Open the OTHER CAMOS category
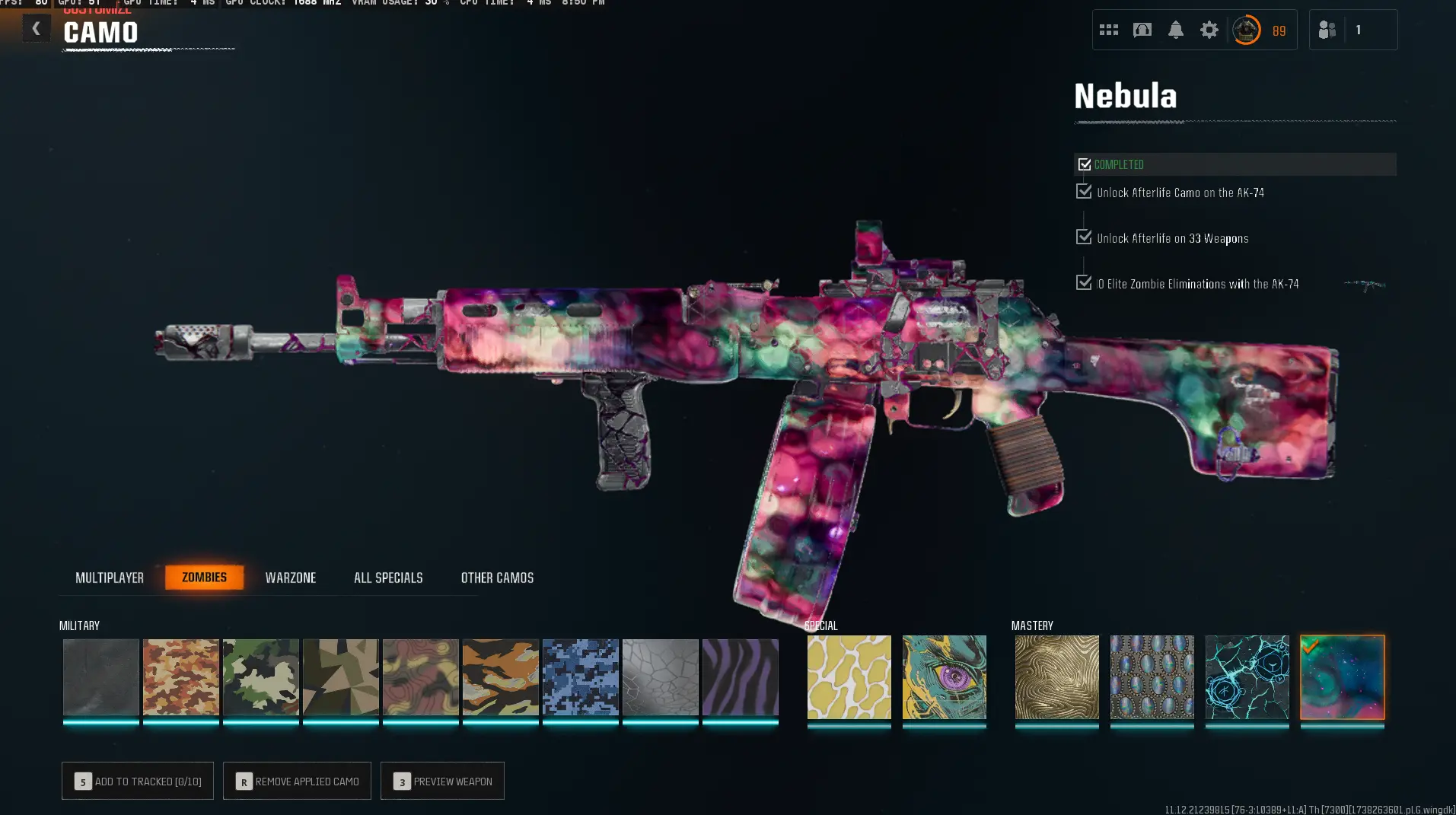 (x=498, y=577)
